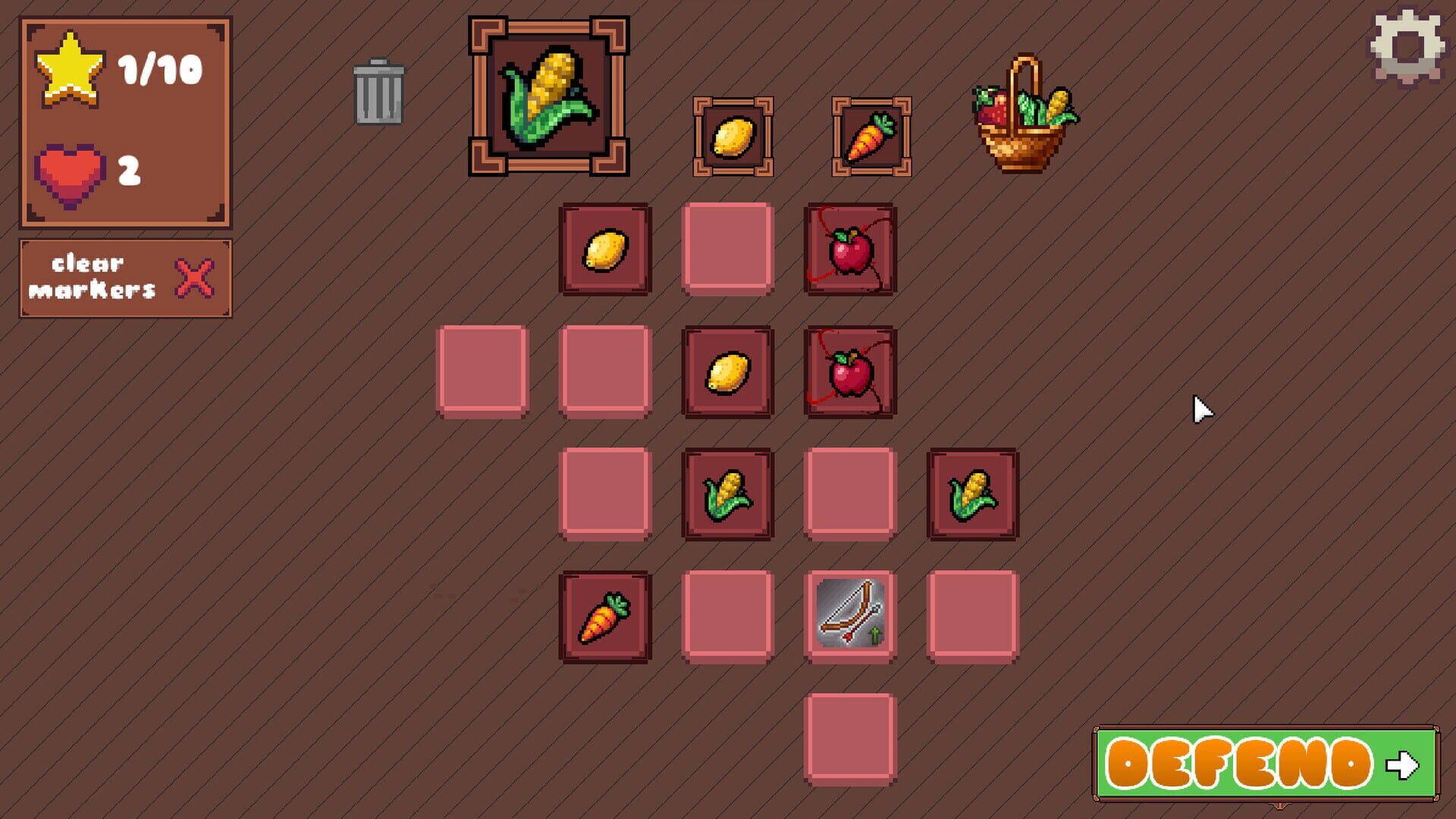Click the second apple tile near the center
The image size is (1456, 819).
849,372
